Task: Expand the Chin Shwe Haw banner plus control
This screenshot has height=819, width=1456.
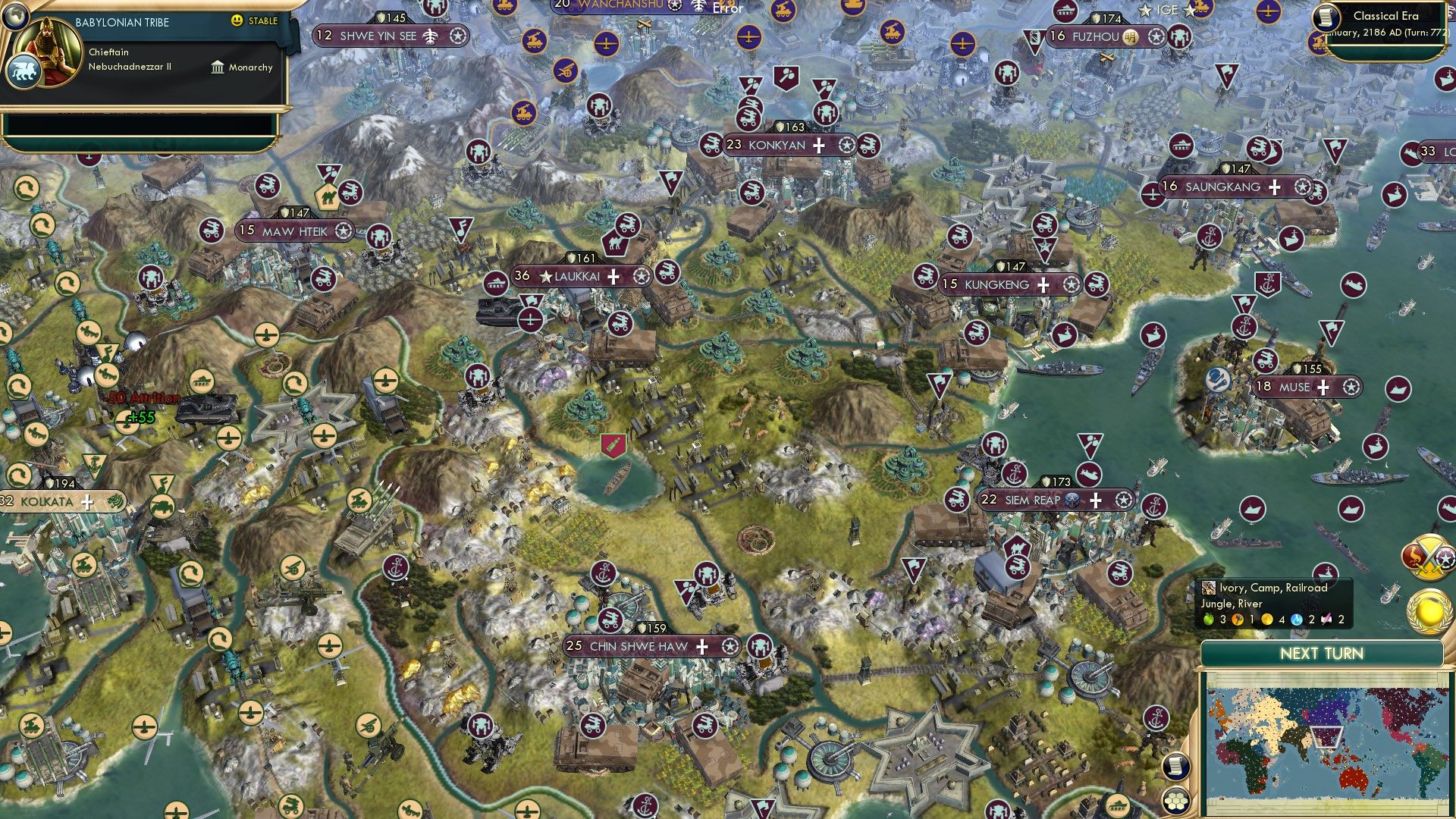Action: [704, 648]
